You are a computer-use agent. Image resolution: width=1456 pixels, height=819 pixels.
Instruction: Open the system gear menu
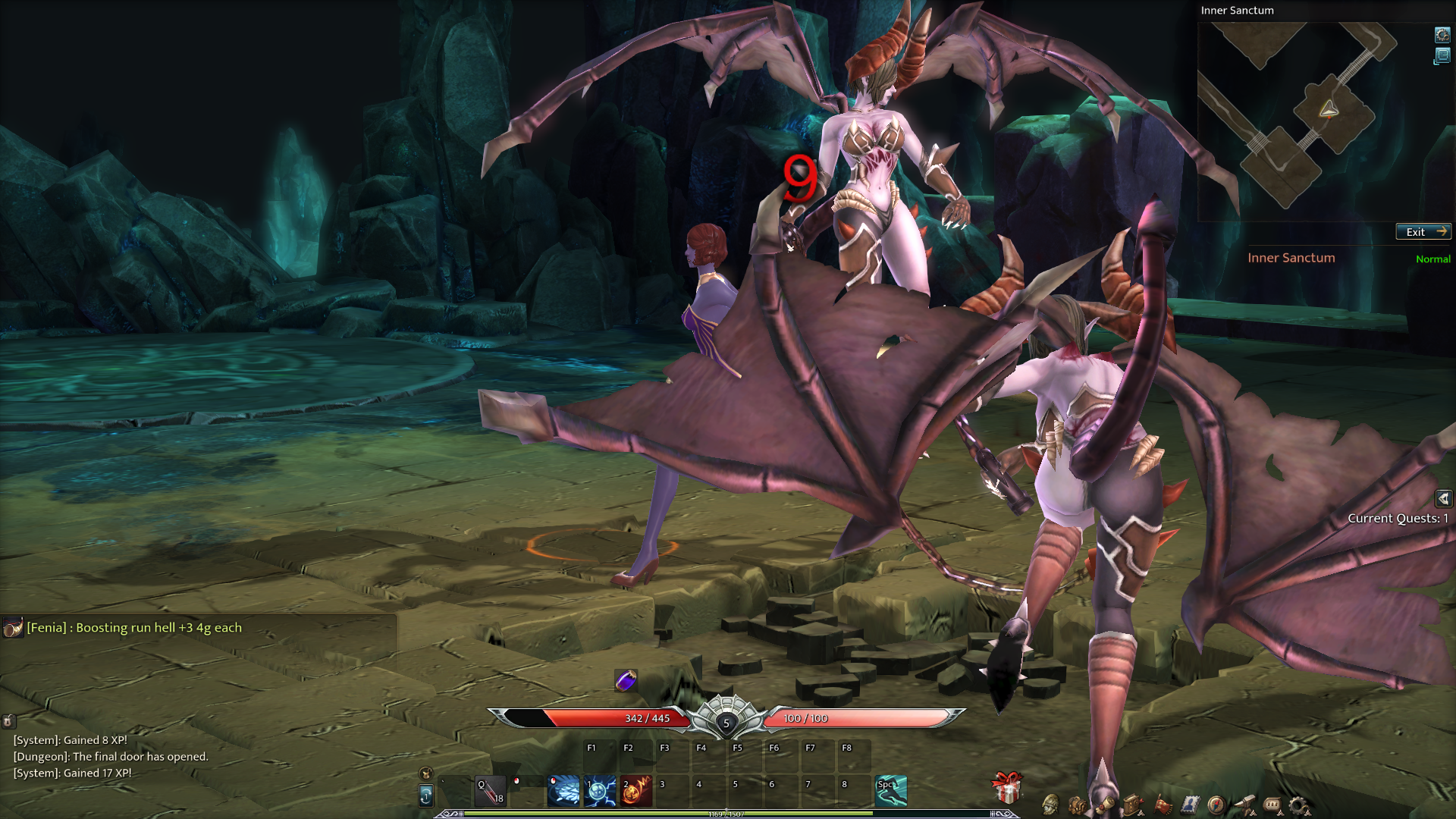tap(1298, 805)
